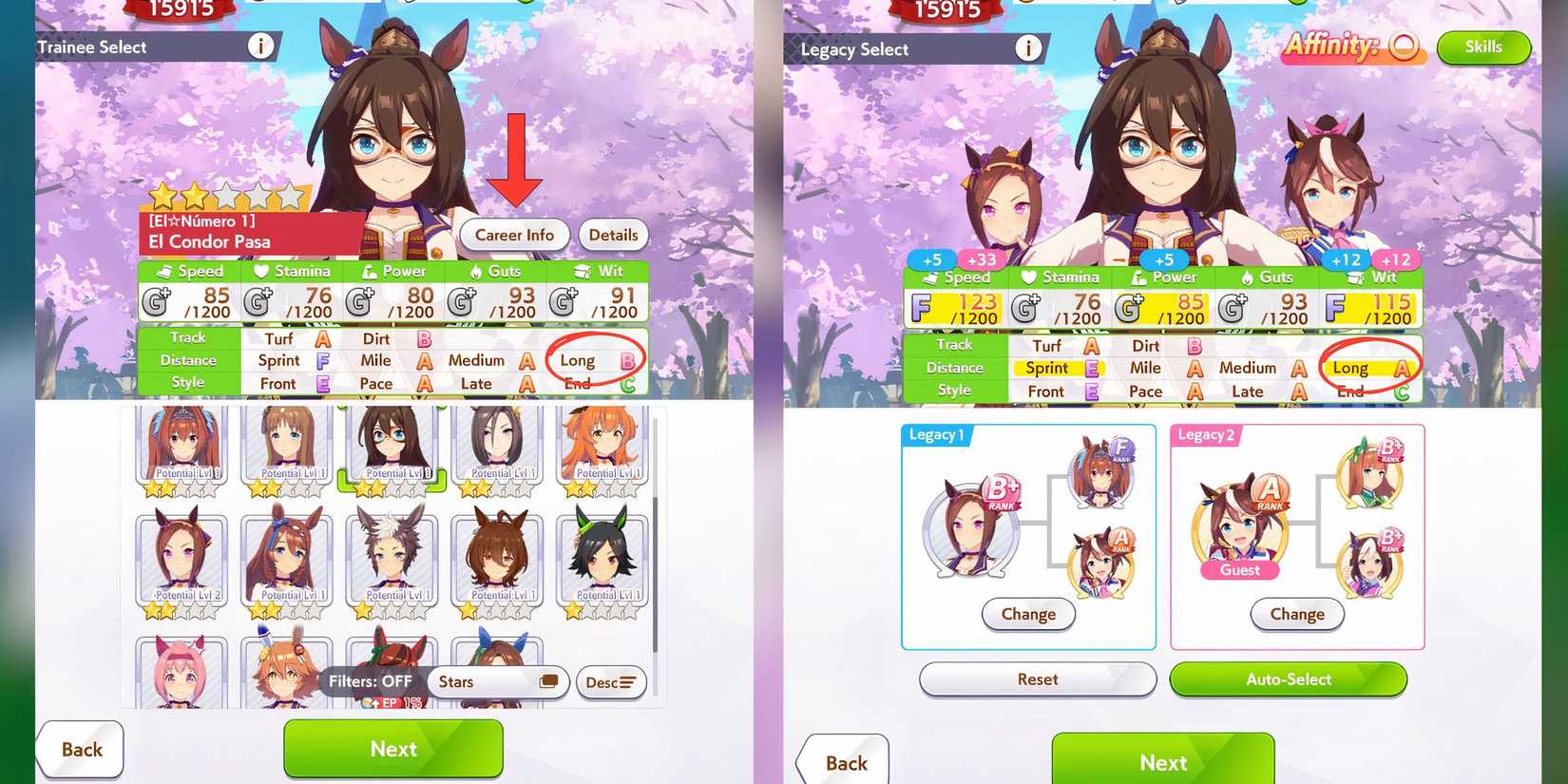
Task: Switch to the Details view
Action: (613, 235)
